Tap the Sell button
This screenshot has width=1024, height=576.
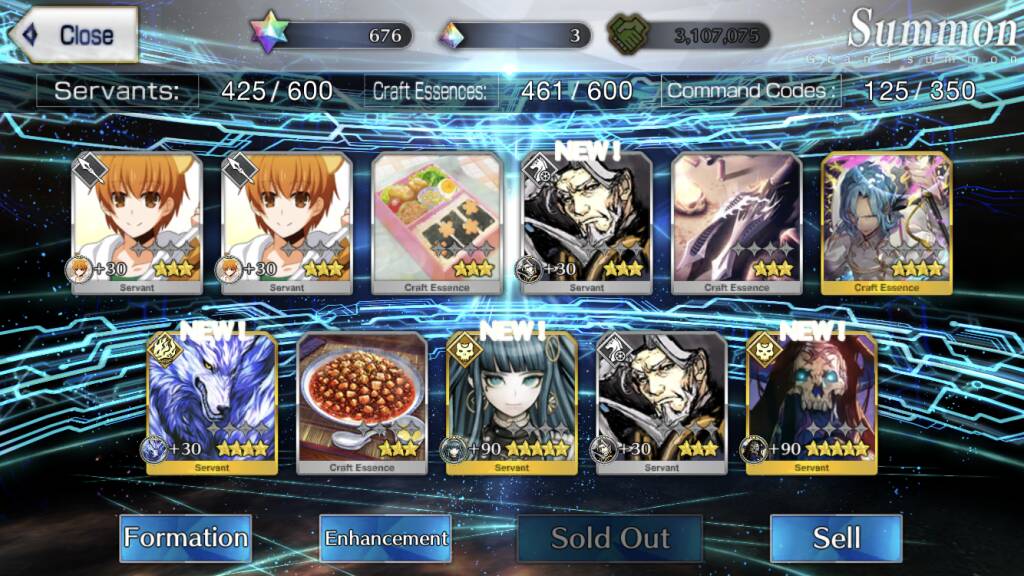pos(836,538)
